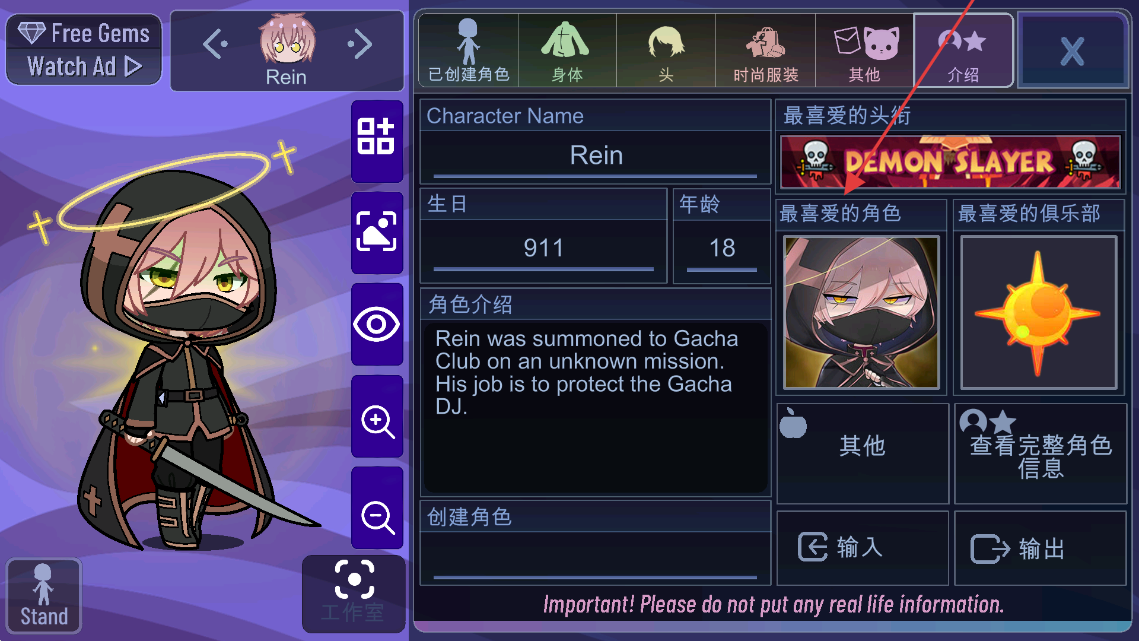Toggle the eye visibility icon
This screenshot has height=641, width=1139.
(x=377, y=324)
